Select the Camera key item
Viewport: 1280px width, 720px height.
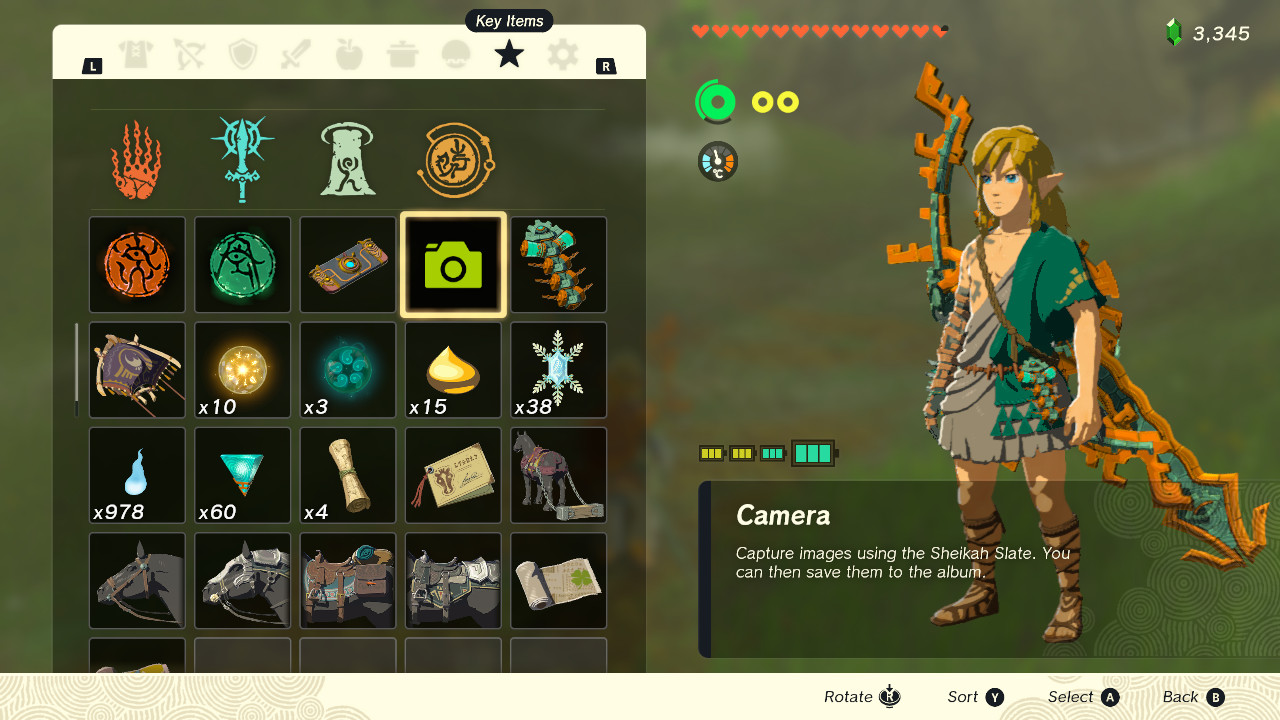tap(452, 265)
